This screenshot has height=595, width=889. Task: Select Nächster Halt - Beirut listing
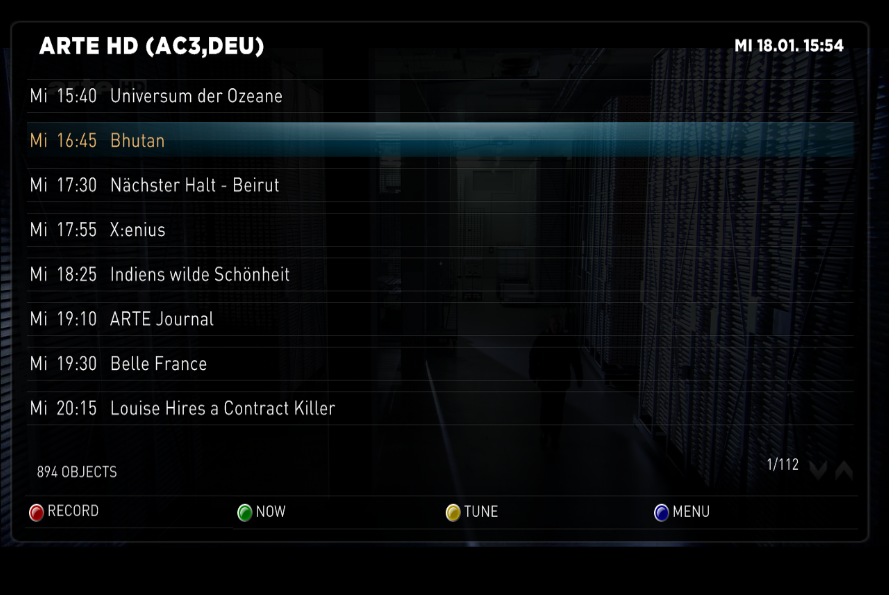click(194, 185)
